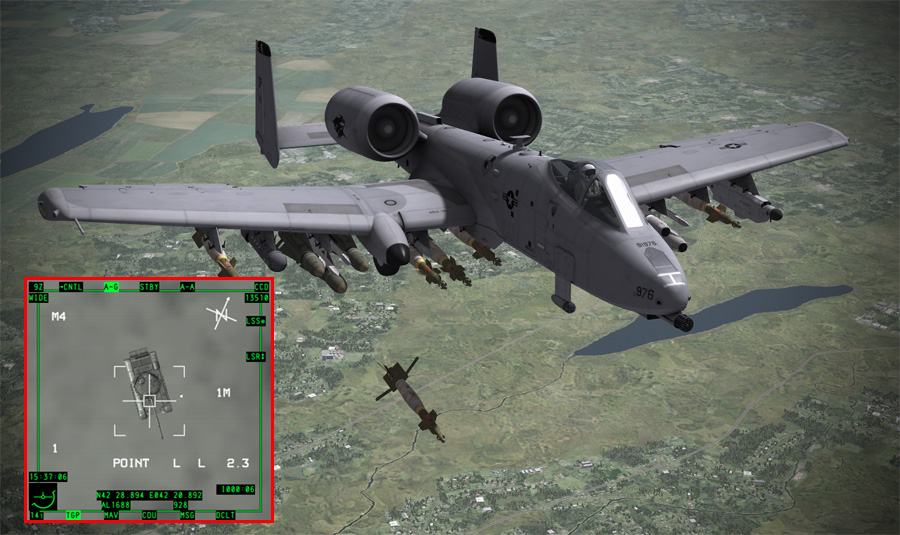
Task: Open the COU page
Action: tap(149, 515)
